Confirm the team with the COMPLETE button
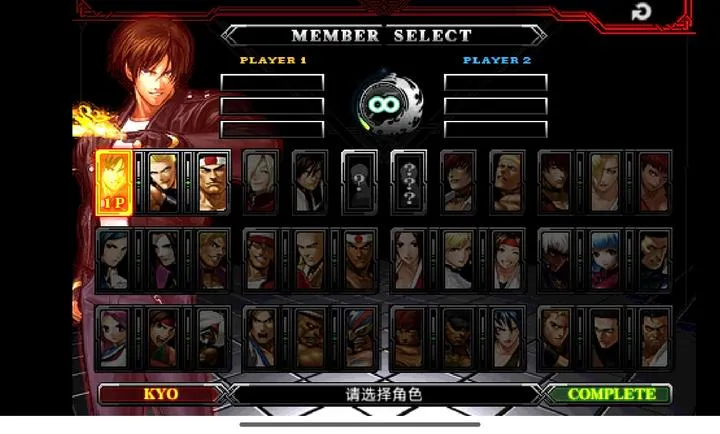This screenshot has width=720, height=434. tap(611, 394)
